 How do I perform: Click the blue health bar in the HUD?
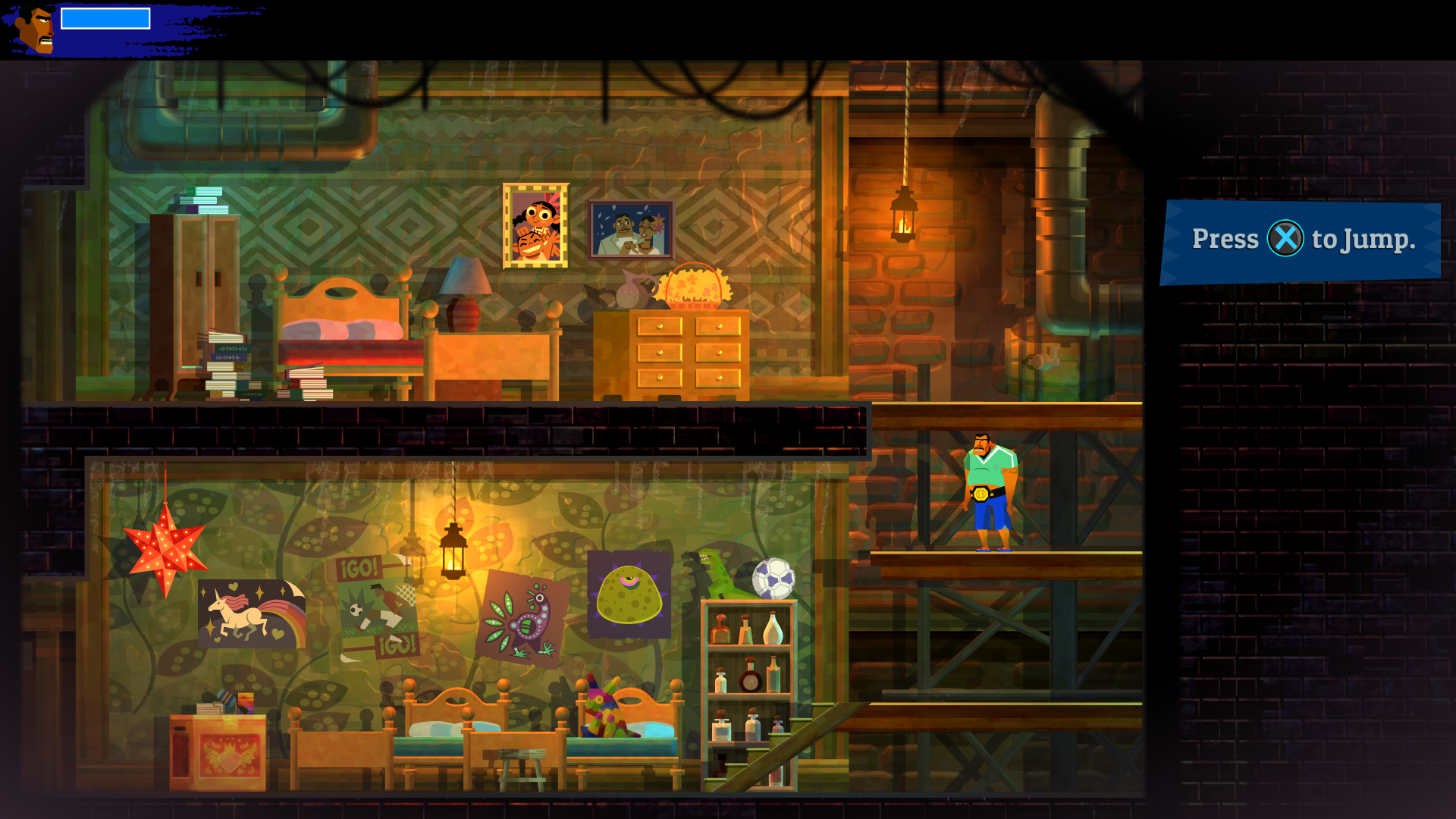[x=105, y=18]
